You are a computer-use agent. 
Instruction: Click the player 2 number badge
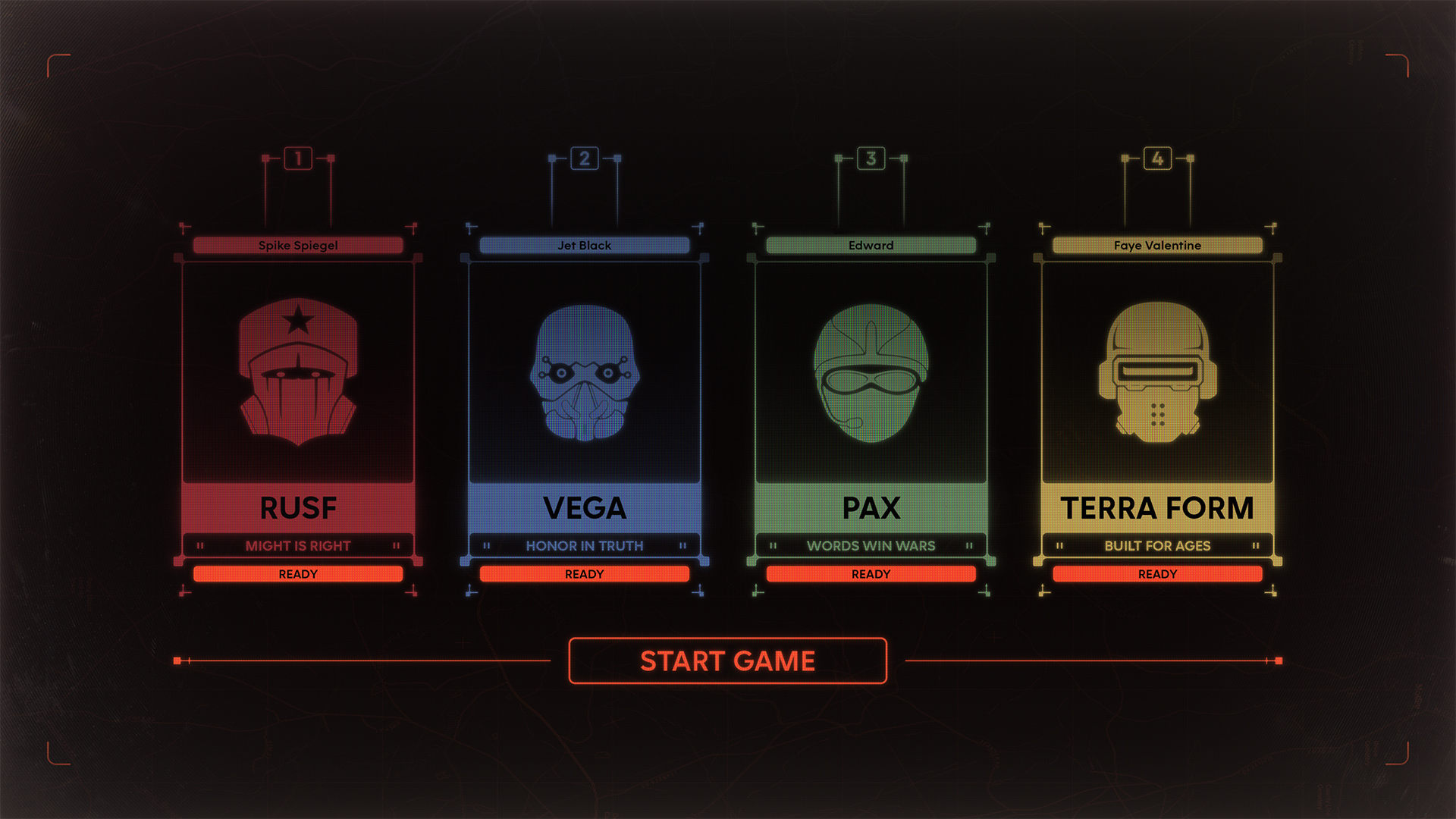pyautogui.click(x=585, y=158)
